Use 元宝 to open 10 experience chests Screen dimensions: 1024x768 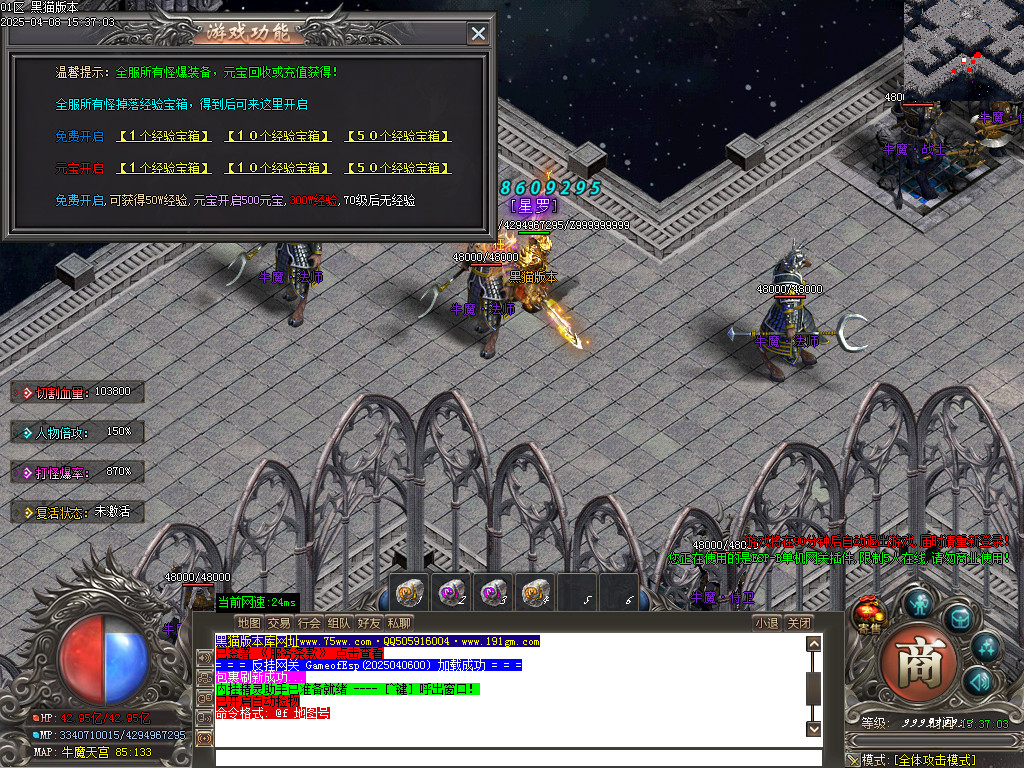tap(279, 168)
